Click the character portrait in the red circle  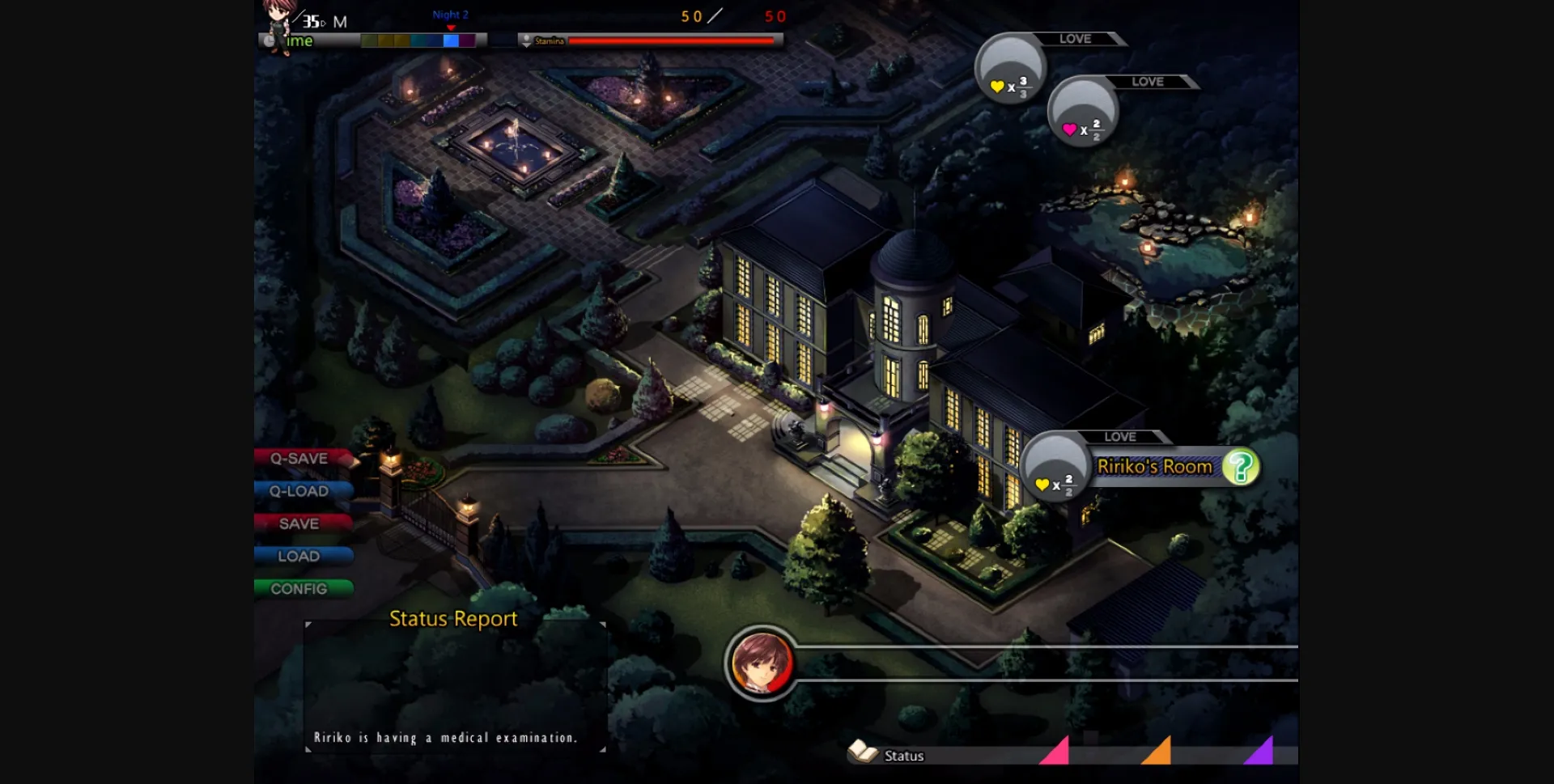coord(761,663)
